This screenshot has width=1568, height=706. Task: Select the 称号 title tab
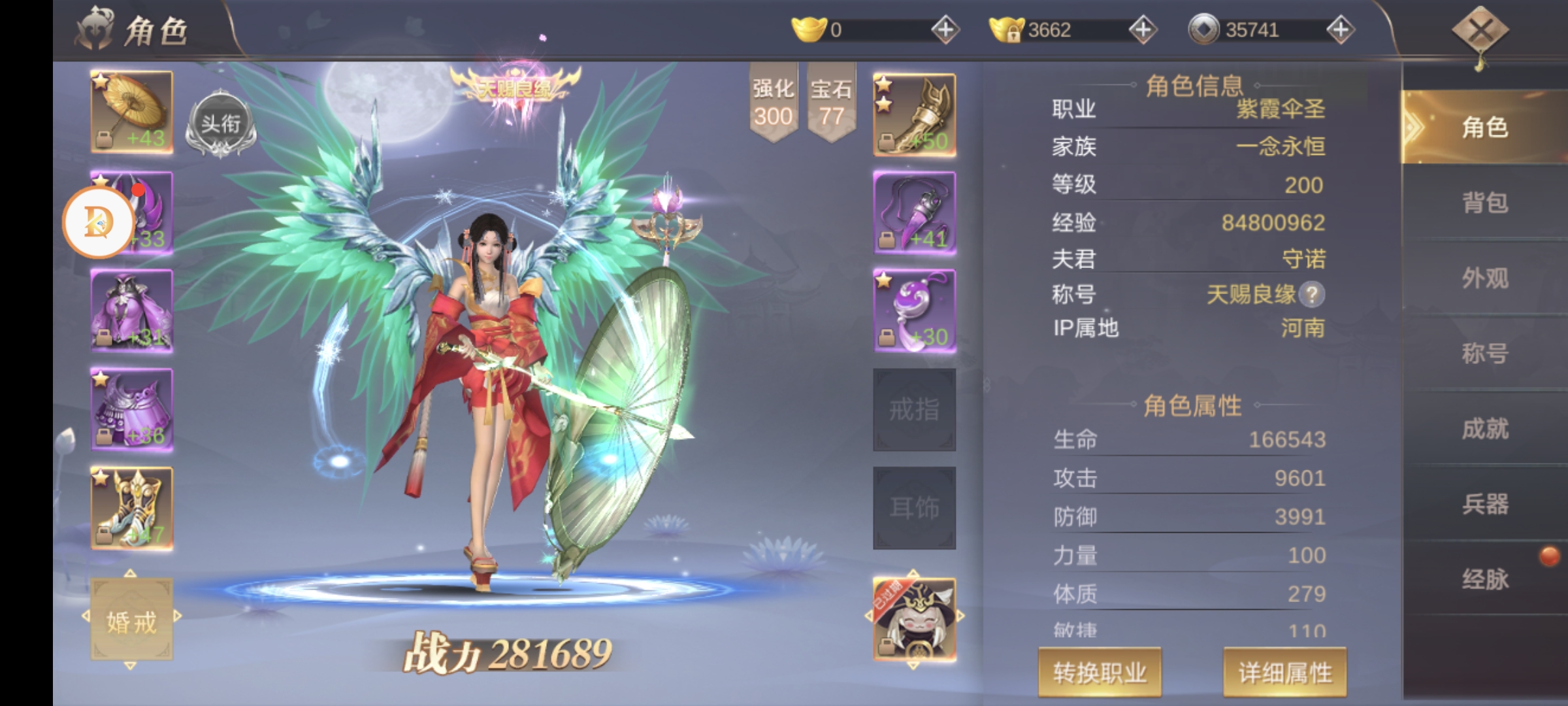(1484, 354)
